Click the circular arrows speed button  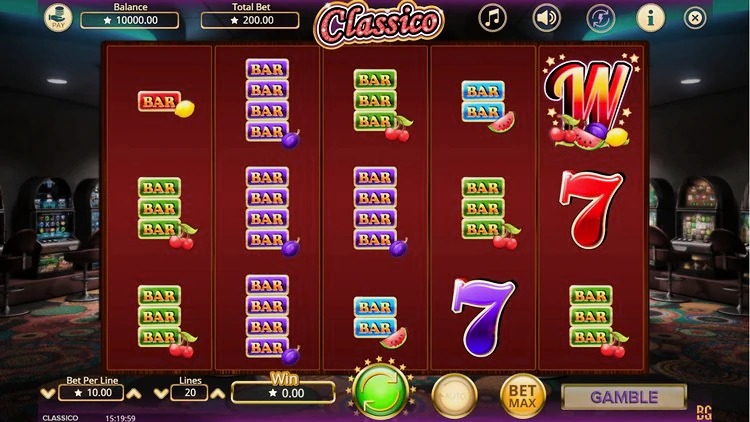point(599,17)
